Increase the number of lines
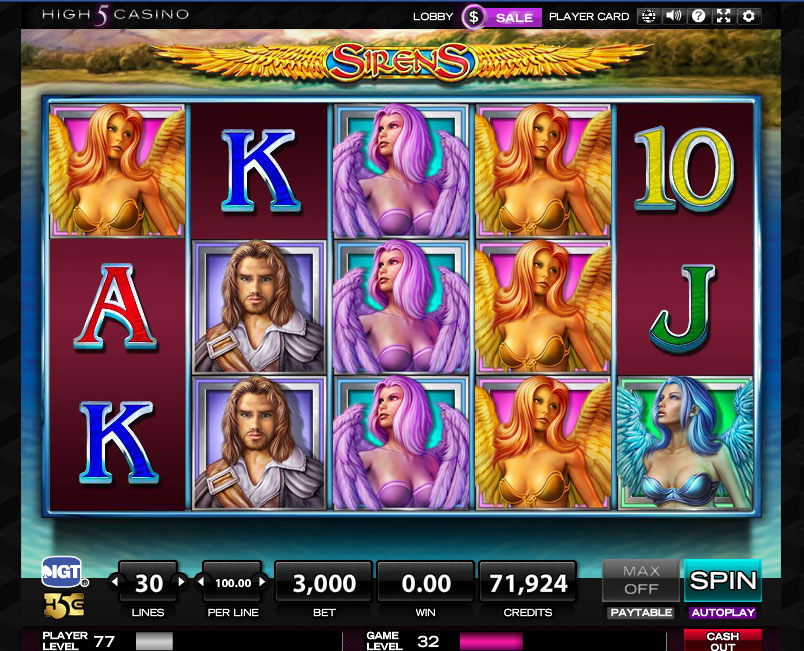Viewport: 804px width, 651px height. pyautogui.click(x=181, y=581)
